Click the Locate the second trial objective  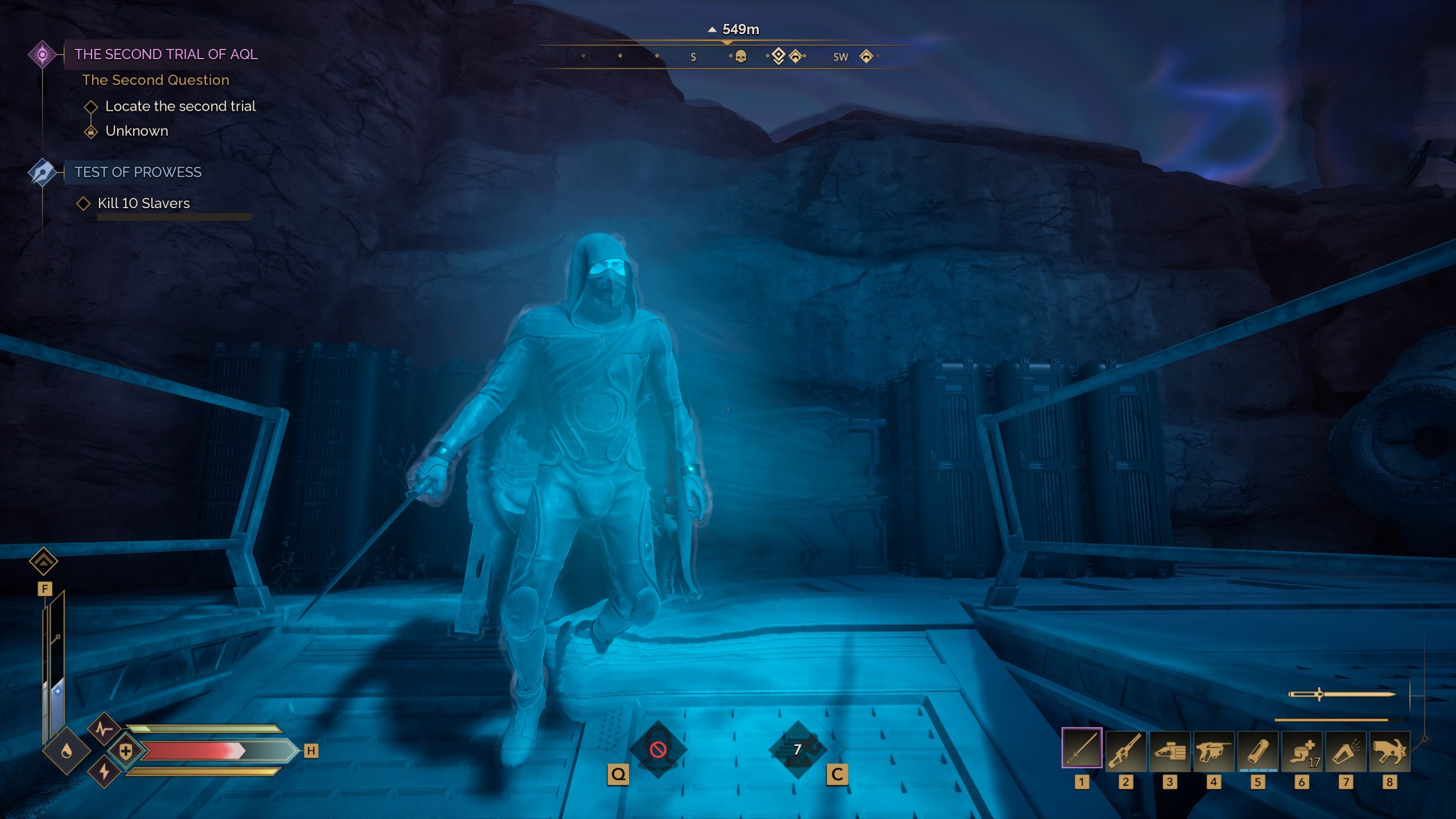(x=180, y=106)
